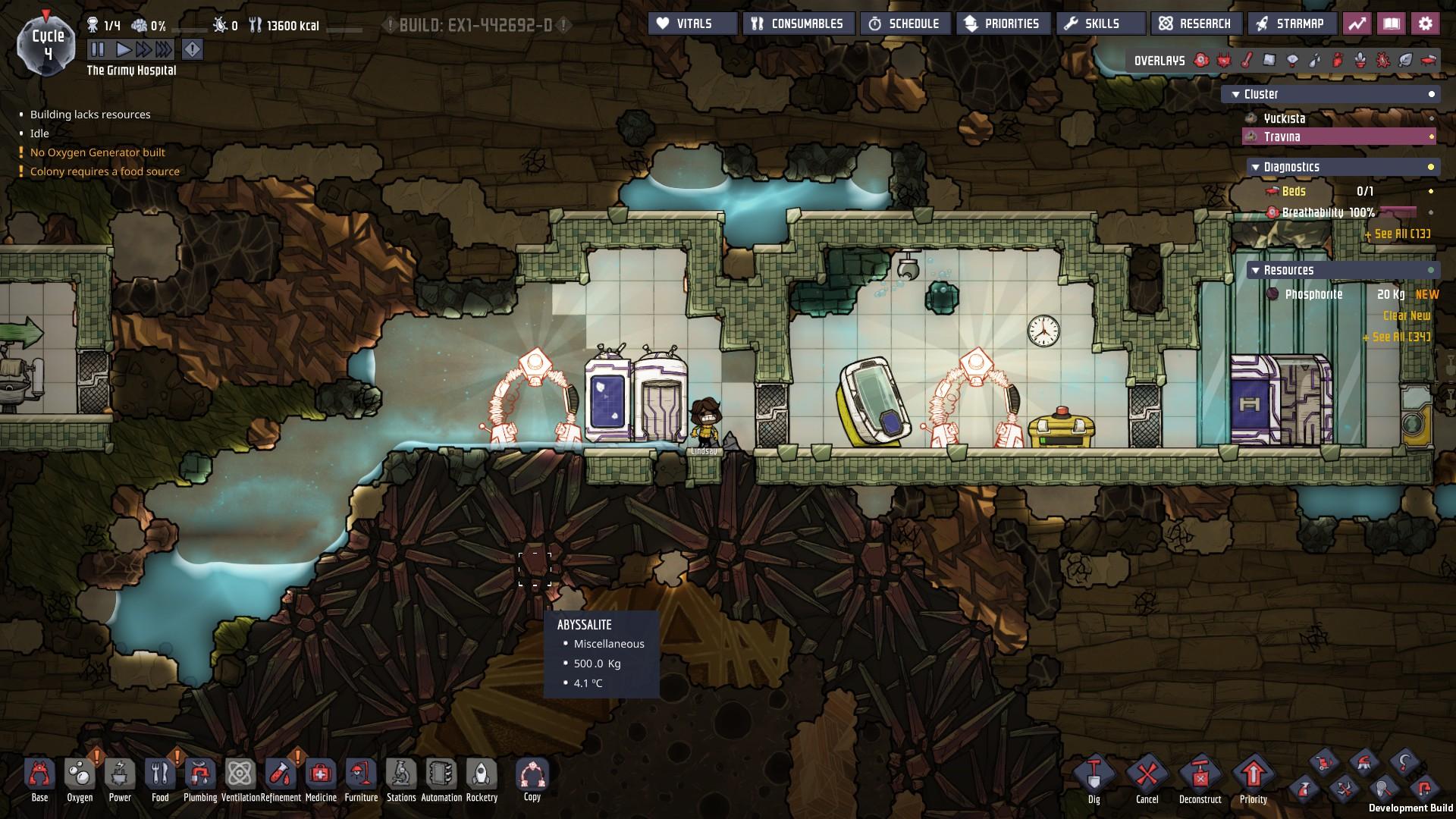Open the Skills screen
The height and width of the screenshot is (819, 1456).
point(1100,24)
